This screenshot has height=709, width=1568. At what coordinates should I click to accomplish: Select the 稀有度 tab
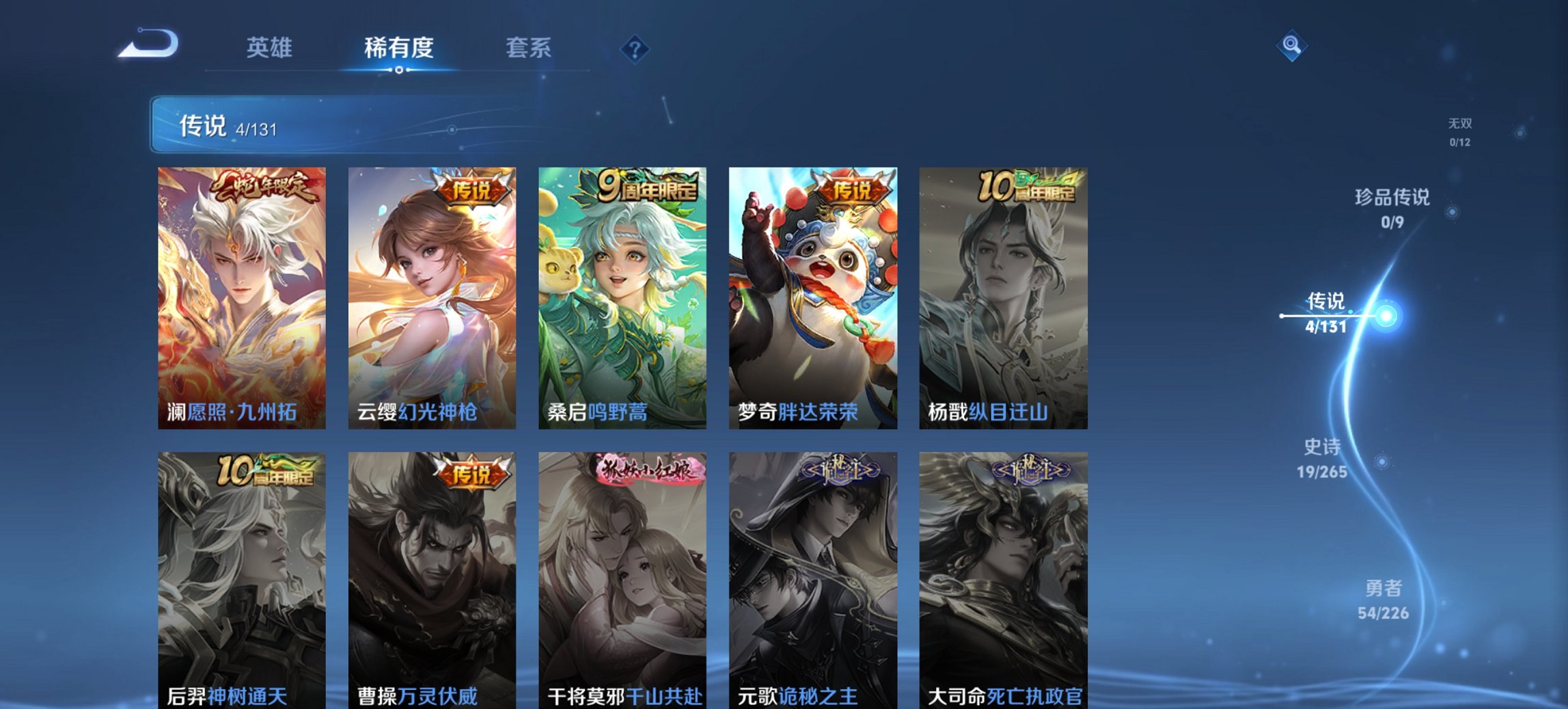(398, 48)
